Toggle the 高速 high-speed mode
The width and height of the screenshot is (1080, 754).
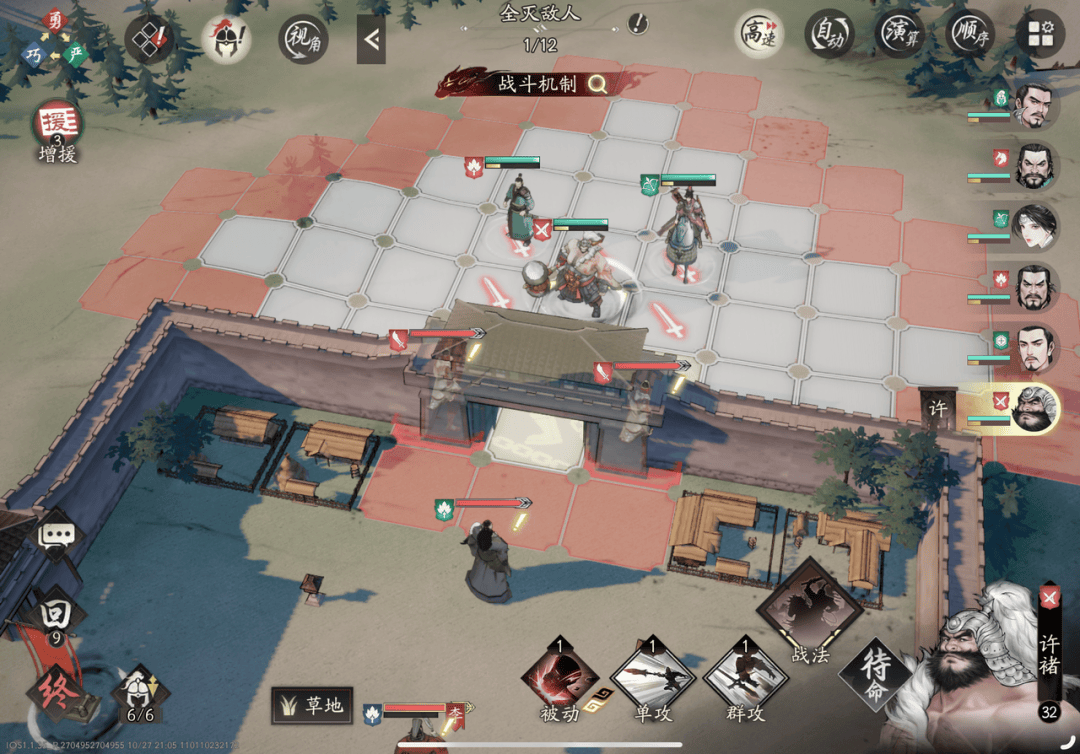coord(759,35)
